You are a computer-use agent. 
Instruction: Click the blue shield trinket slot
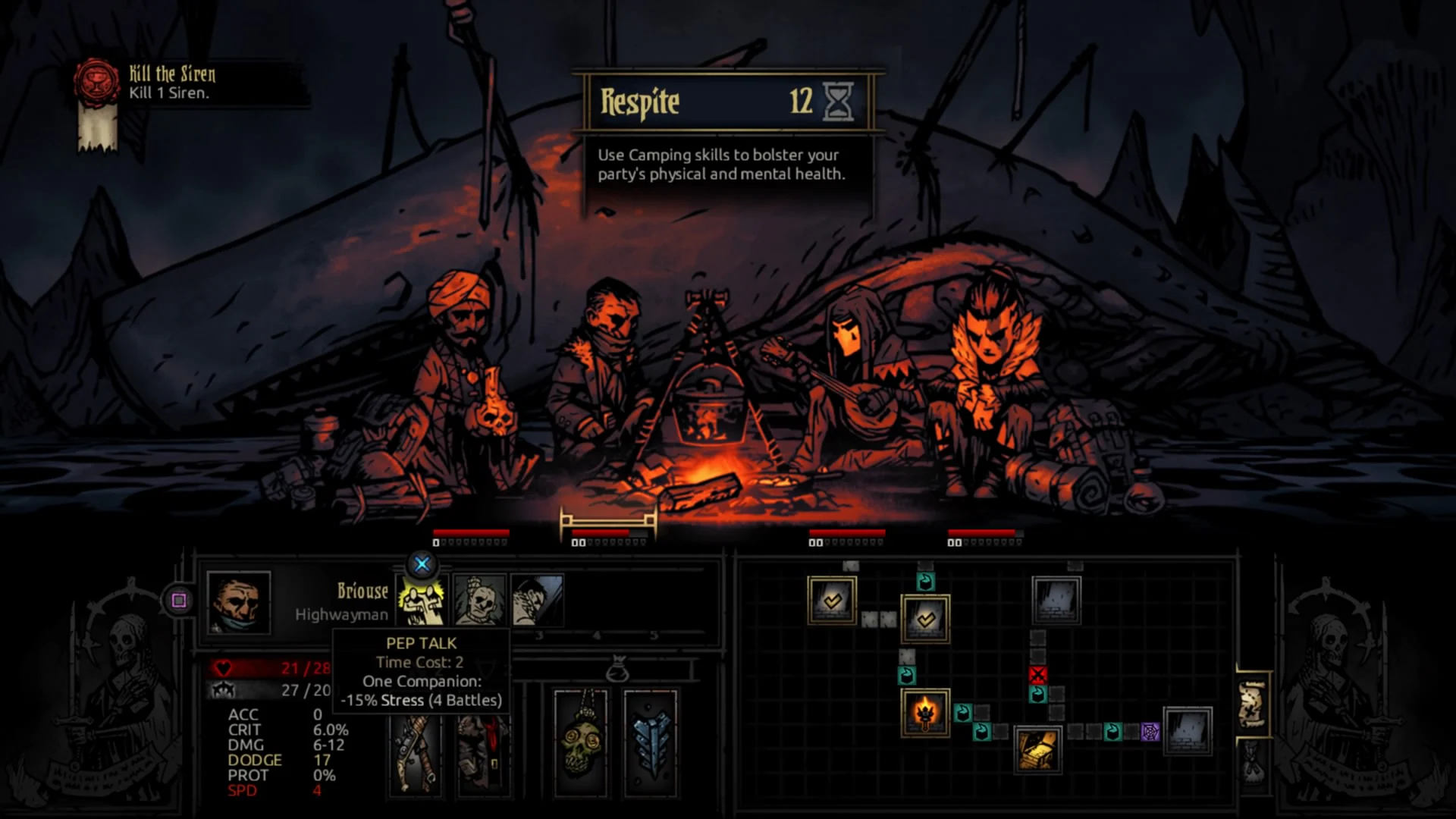pyautogui.click(x=651, y=748)
